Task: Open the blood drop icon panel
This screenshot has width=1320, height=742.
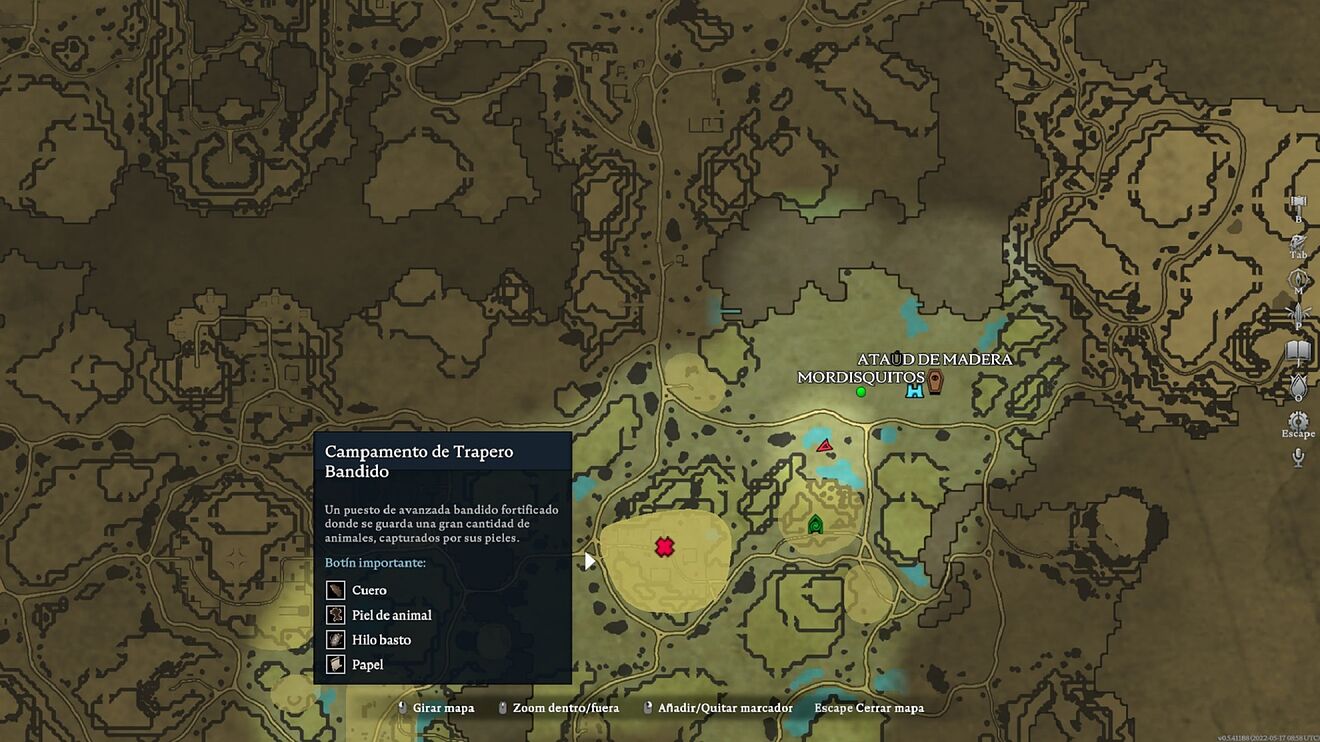Action: coord(1298,385)
